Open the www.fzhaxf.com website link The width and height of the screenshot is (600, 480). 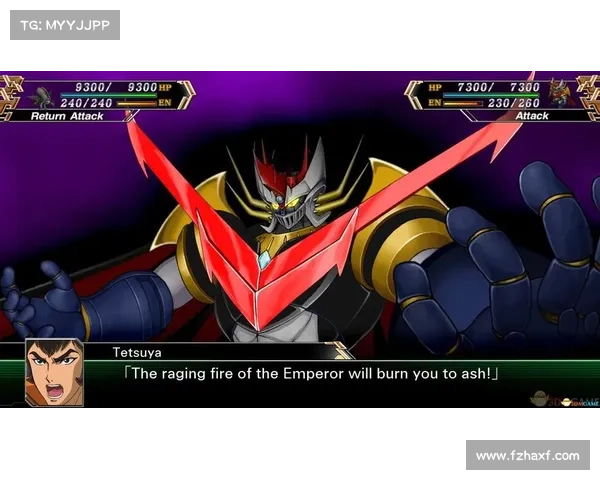pyautogui.click(x=527, y=456)
